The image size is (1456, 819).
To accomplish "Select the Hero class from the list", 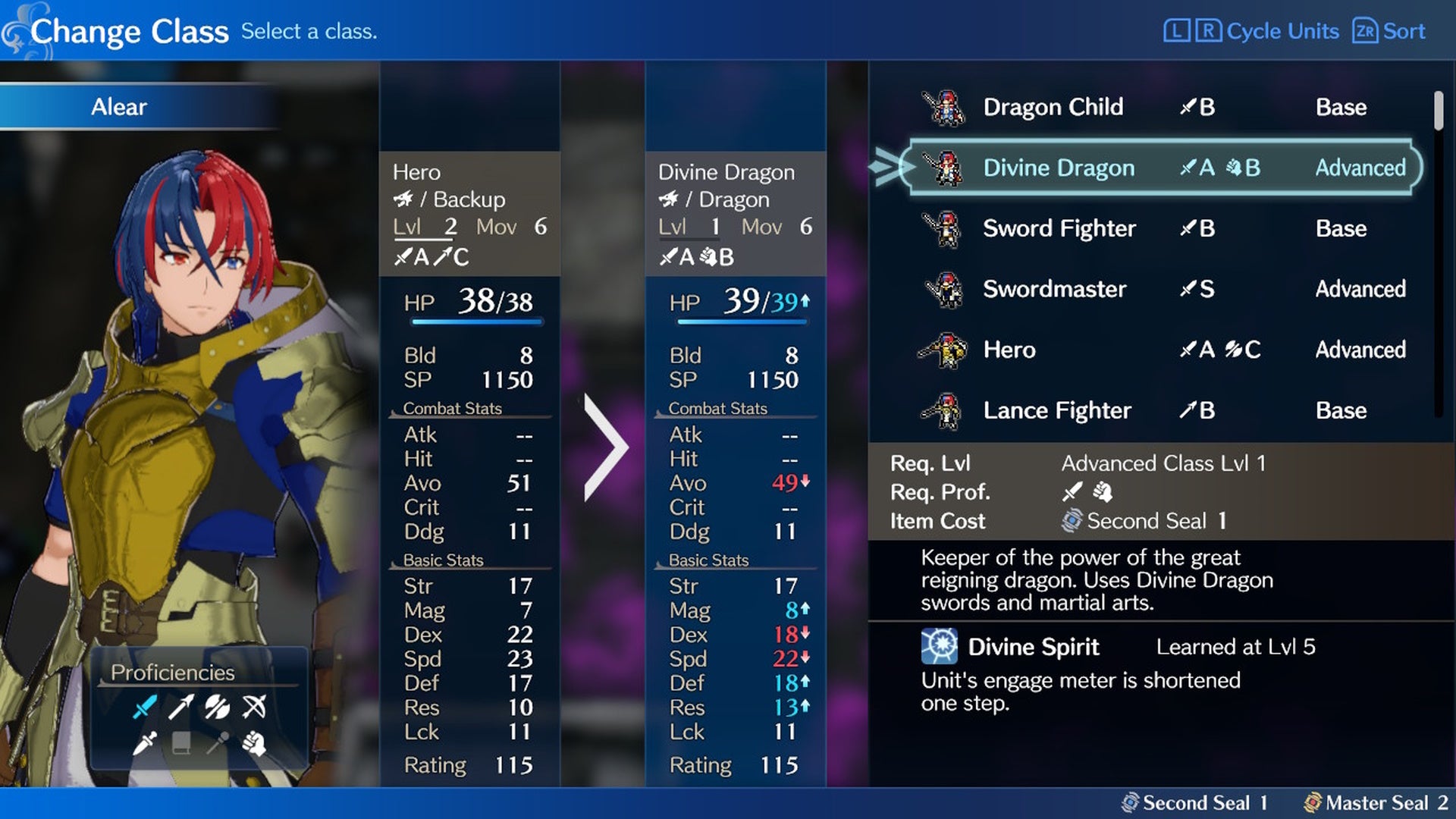I will [1009, 350].
